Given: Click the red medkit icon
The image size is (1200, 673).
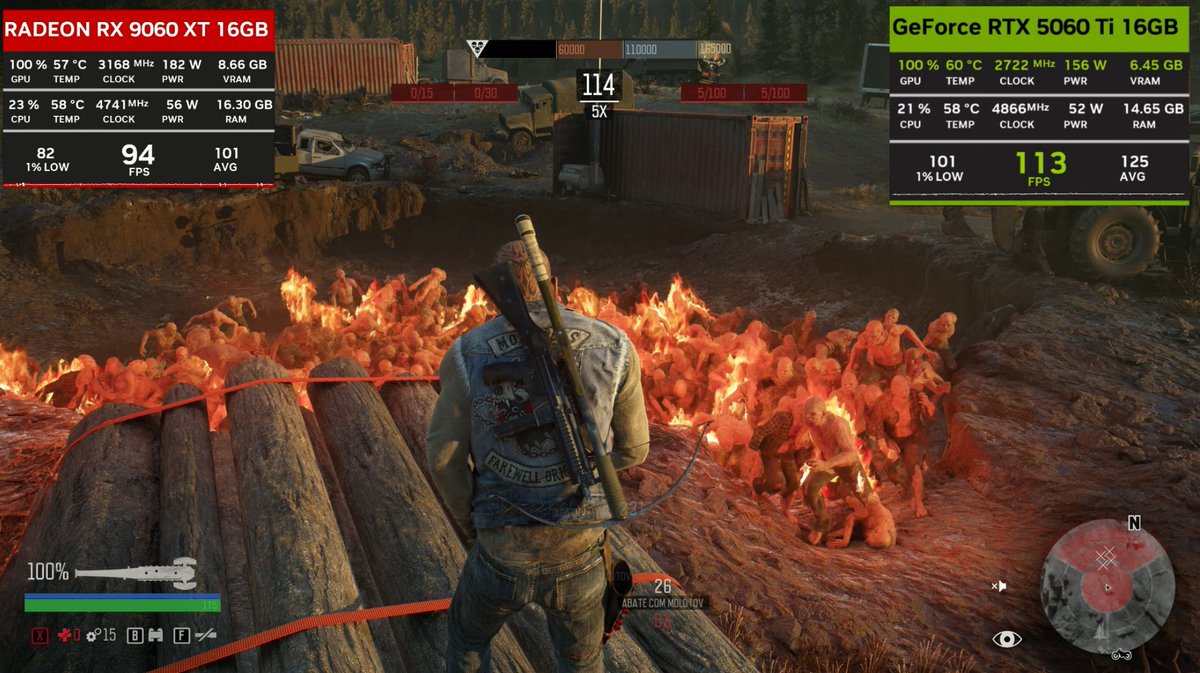Looking at the screenshot, I should pos(67,635).
